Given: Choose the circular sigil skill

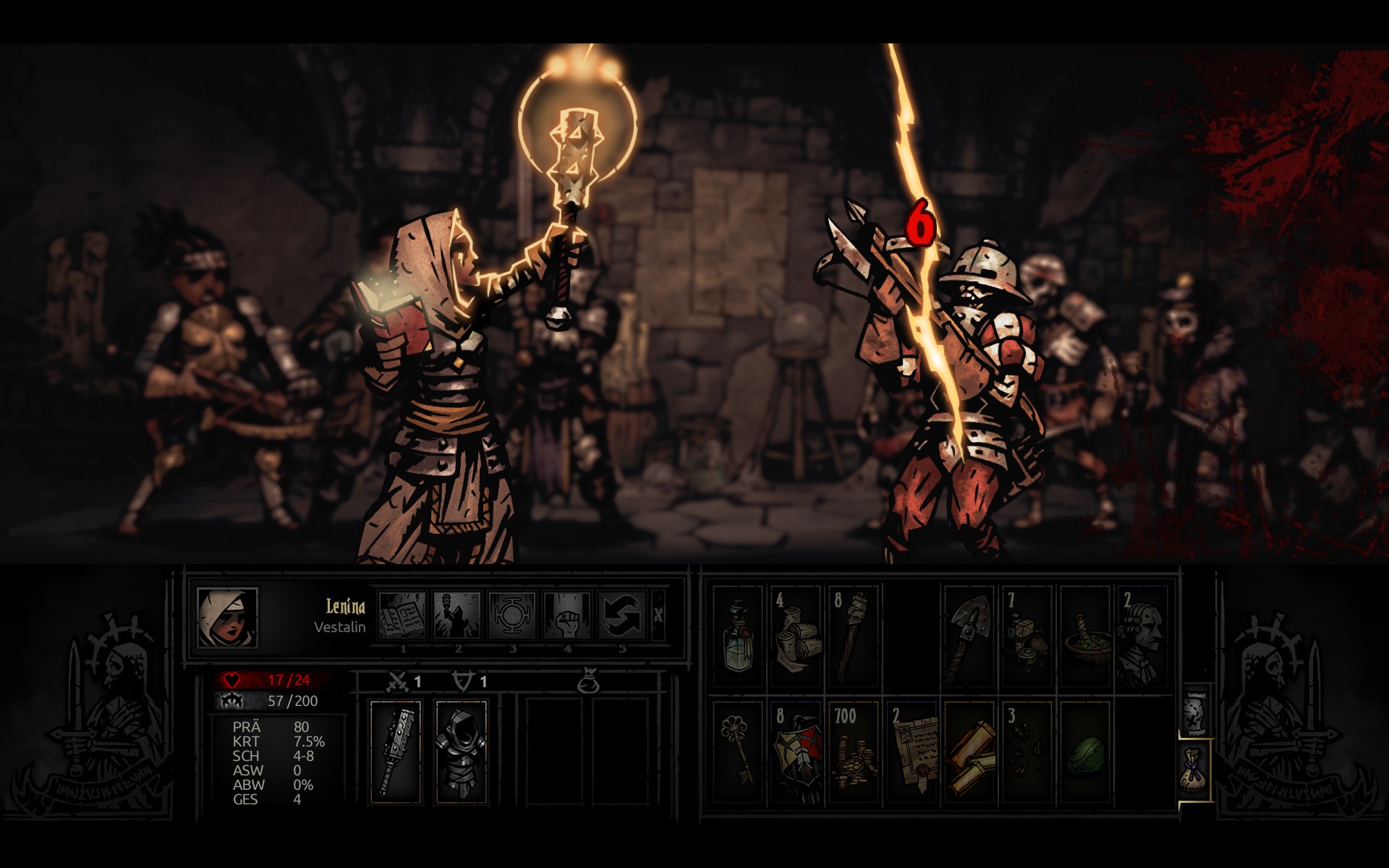Looking at the screenshot, I should 512,616.
